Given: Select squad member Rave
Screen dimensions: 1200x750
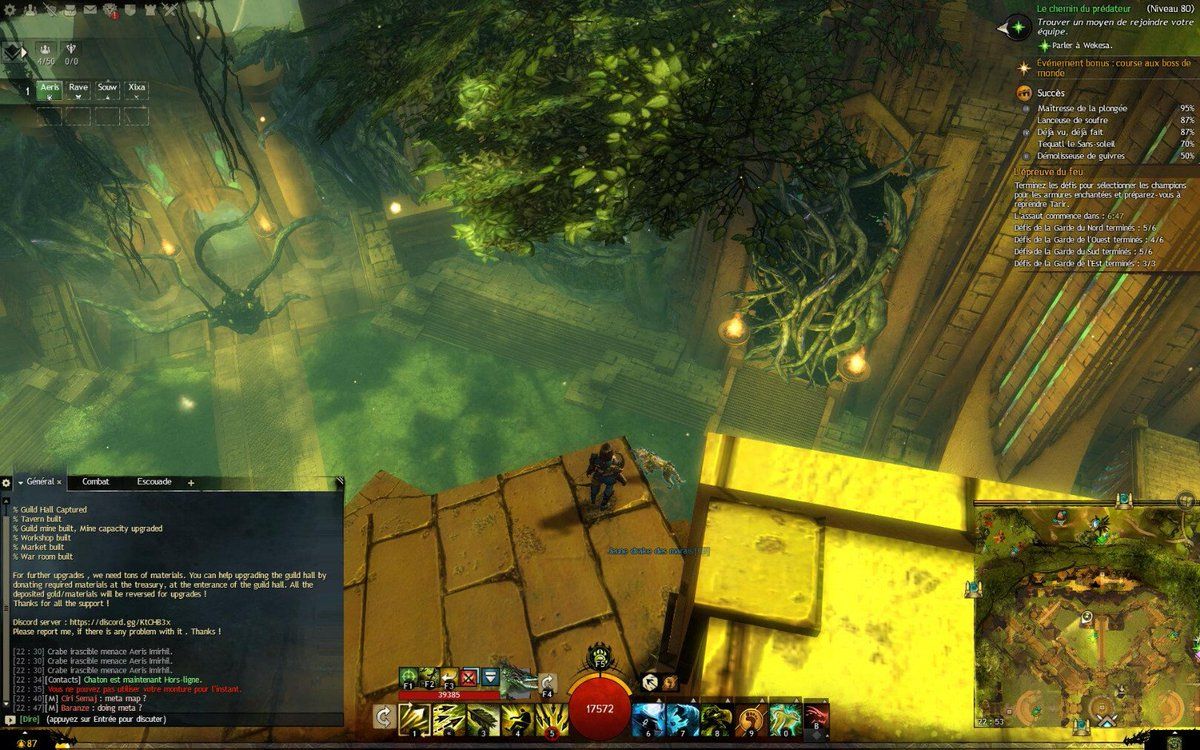Looking at the screenshot, I should point(78,89).
